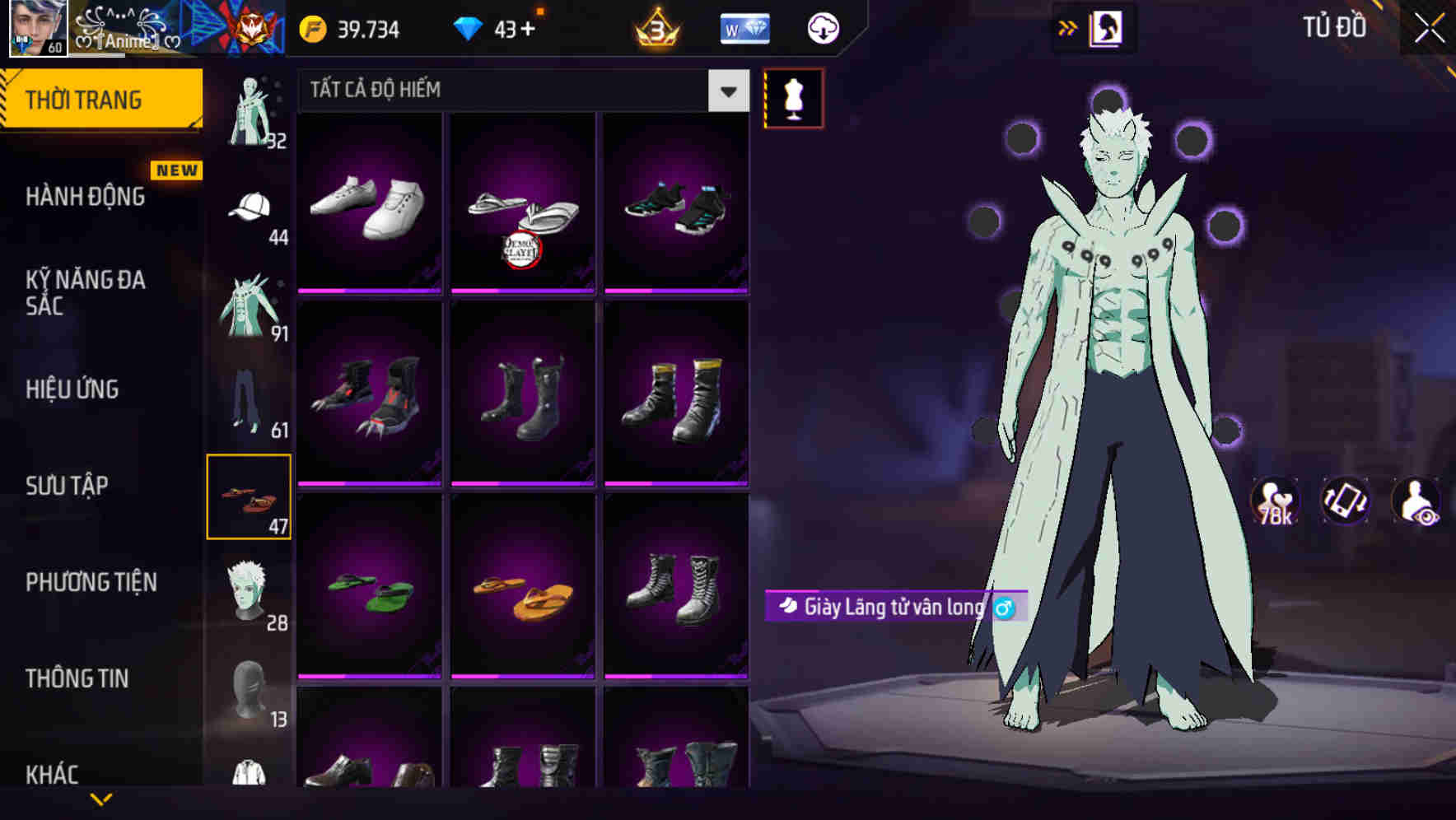Select the rotate-character phone icon
The image size is (1456, 820).
(1344, 502)
